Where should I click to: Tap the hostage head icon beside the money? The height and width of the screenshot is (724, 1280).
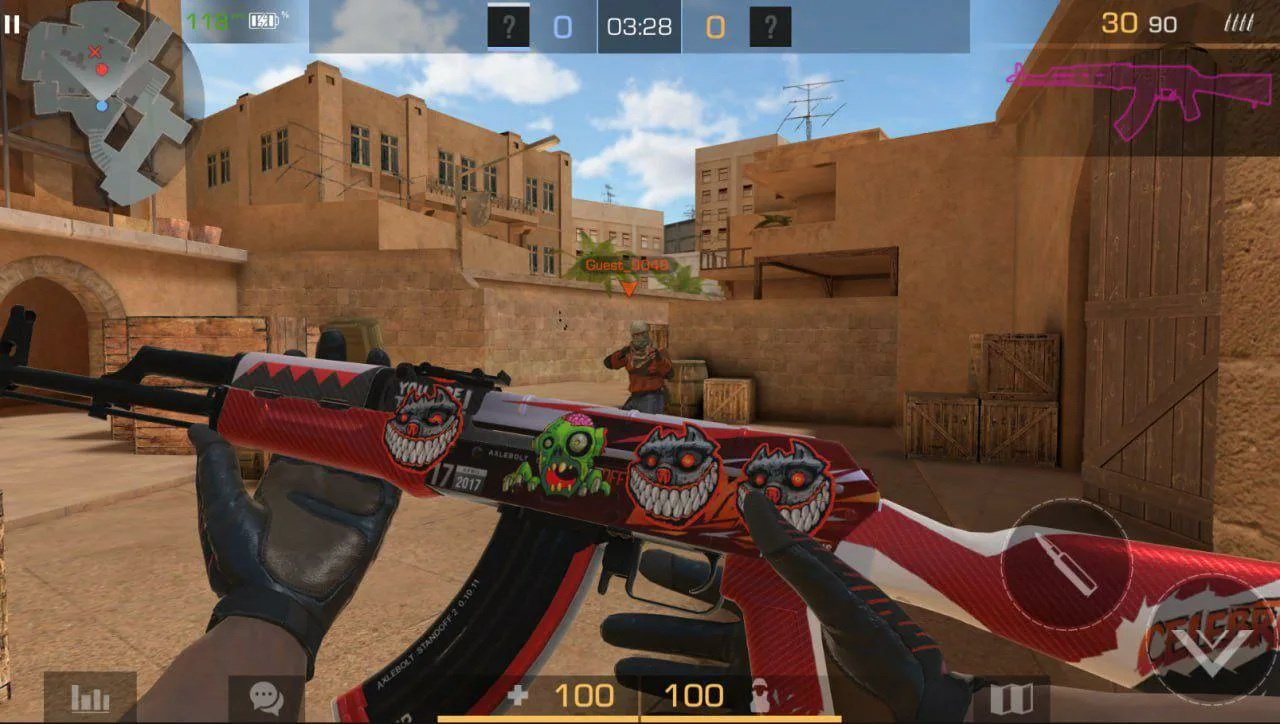[758, 694]
